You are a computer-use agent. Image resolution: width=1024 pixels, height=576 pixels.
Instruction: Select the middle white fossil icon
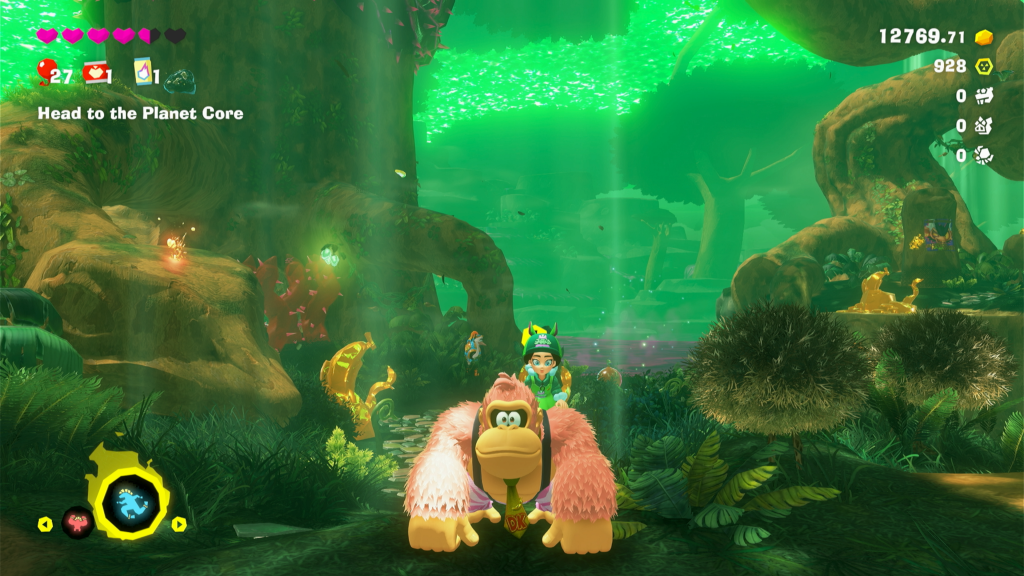[984, 126]
